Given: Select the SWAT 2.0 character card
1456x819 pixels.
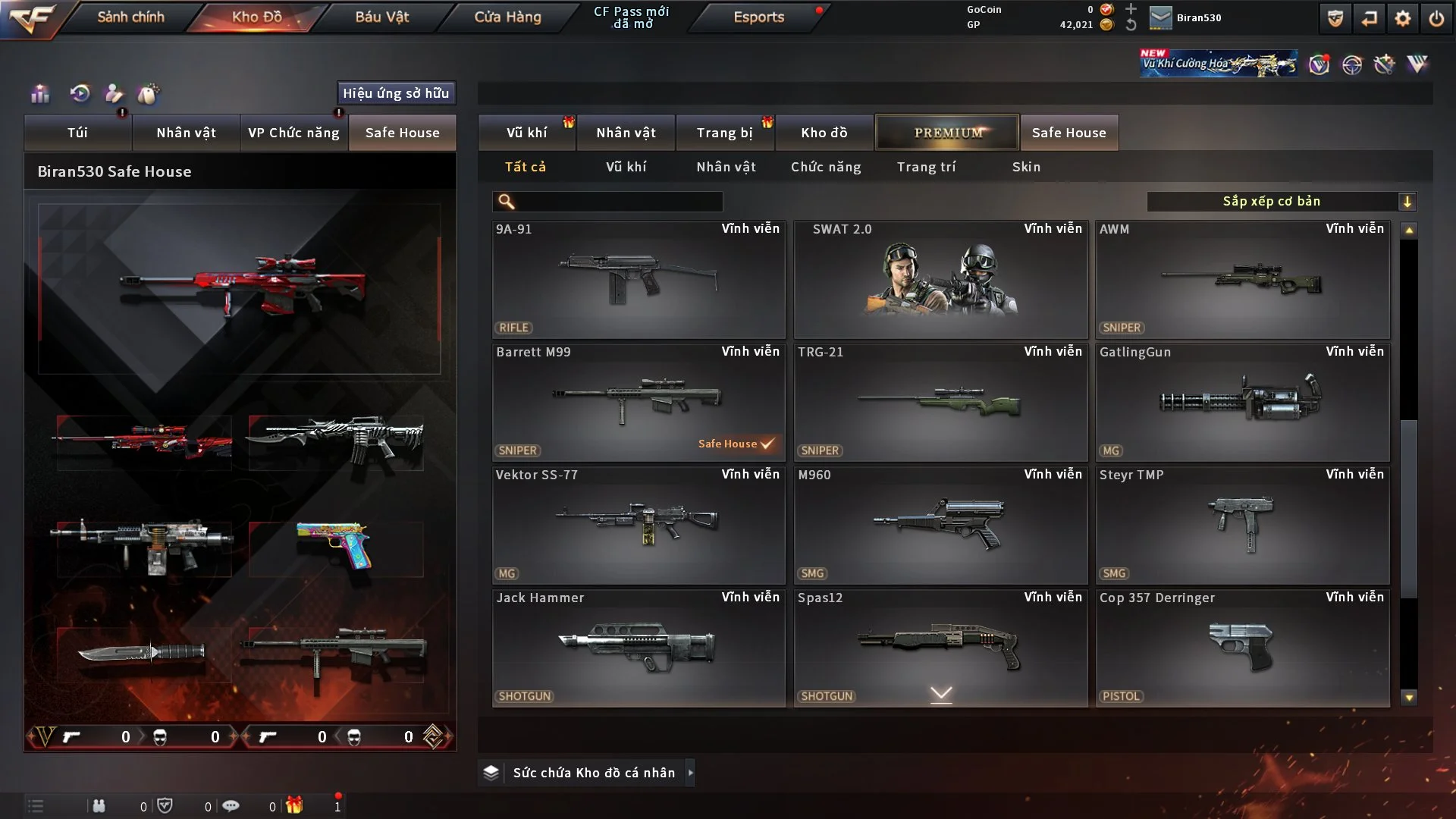Looking at the screenshot, I should [940, 279].
